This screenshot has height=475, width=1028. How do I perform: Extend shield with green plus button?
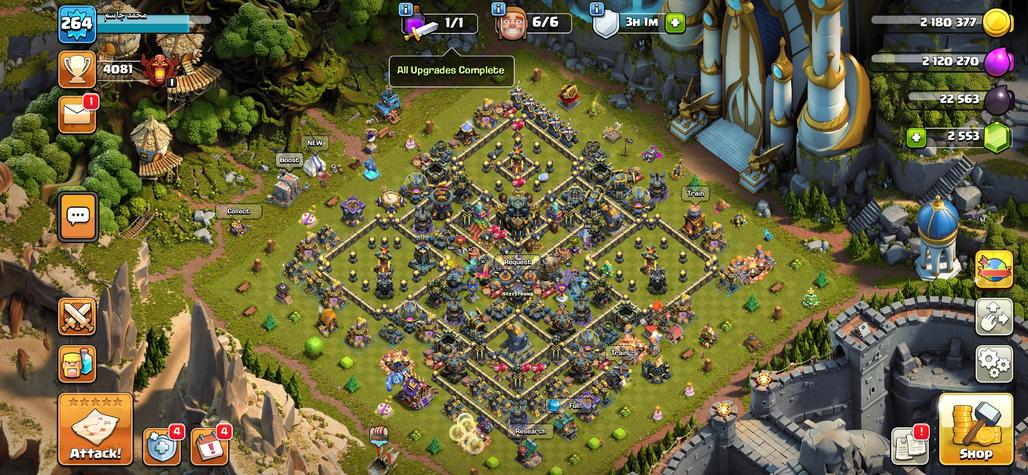click(675, 22)
